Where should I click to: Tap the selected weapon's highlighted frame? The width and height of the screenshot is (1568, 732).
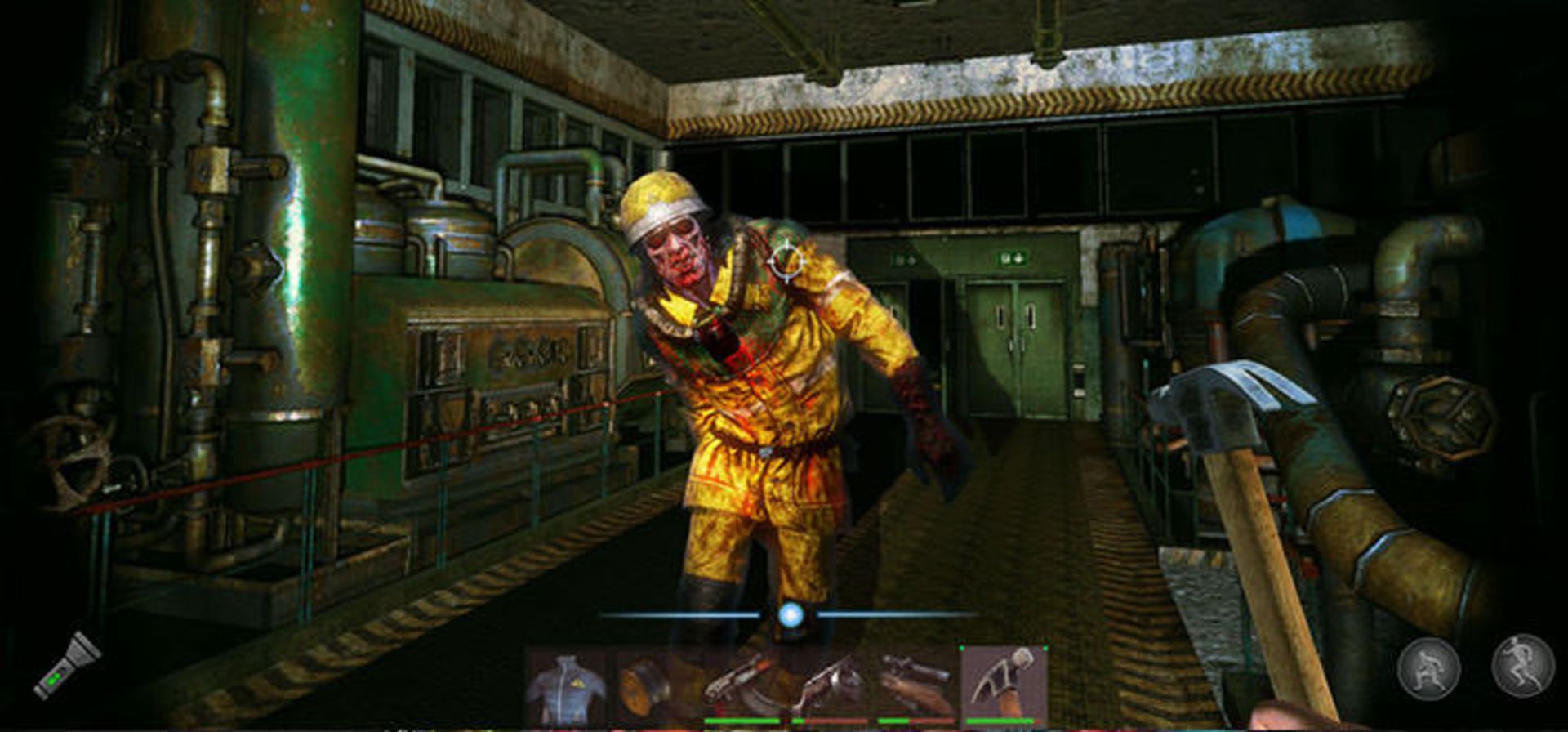click(1005, 686)
